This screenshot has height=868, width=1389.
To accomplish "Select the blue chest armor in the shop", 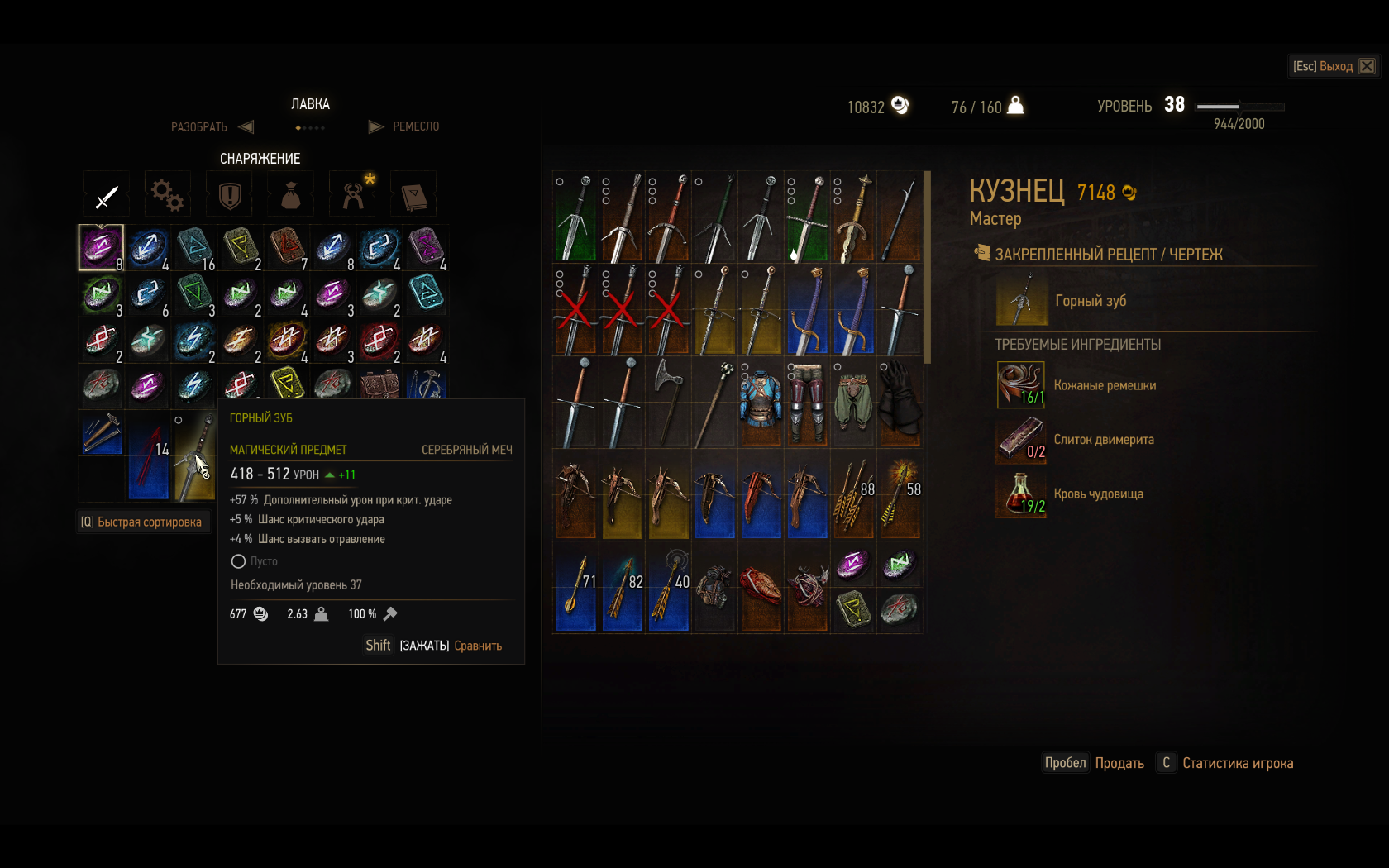I will click(761, 403).
